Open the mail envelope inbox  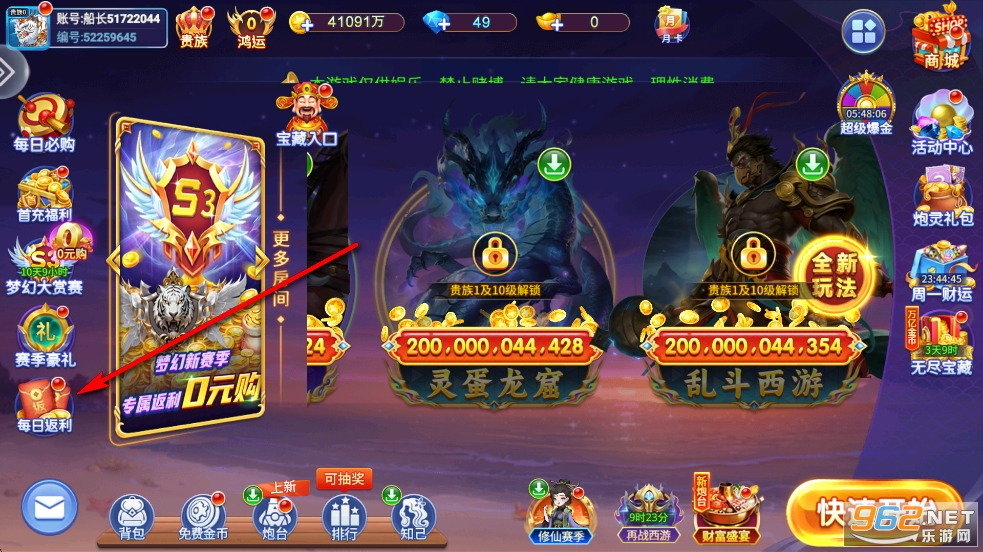[49, 508]
